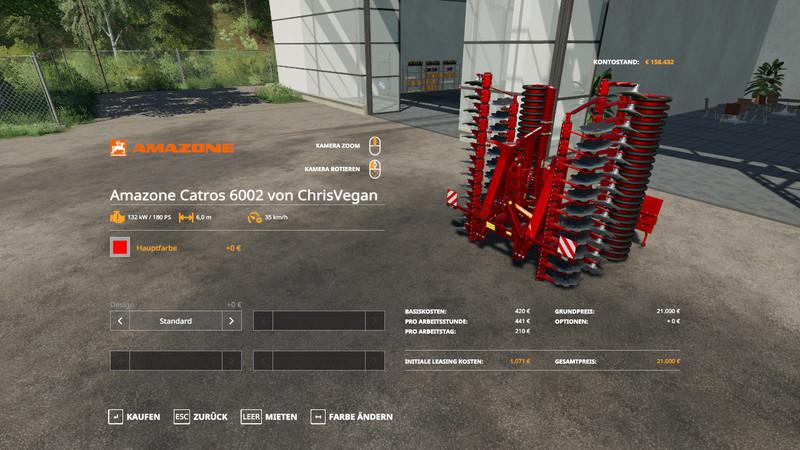Go back with Zurück

(201, 416)
